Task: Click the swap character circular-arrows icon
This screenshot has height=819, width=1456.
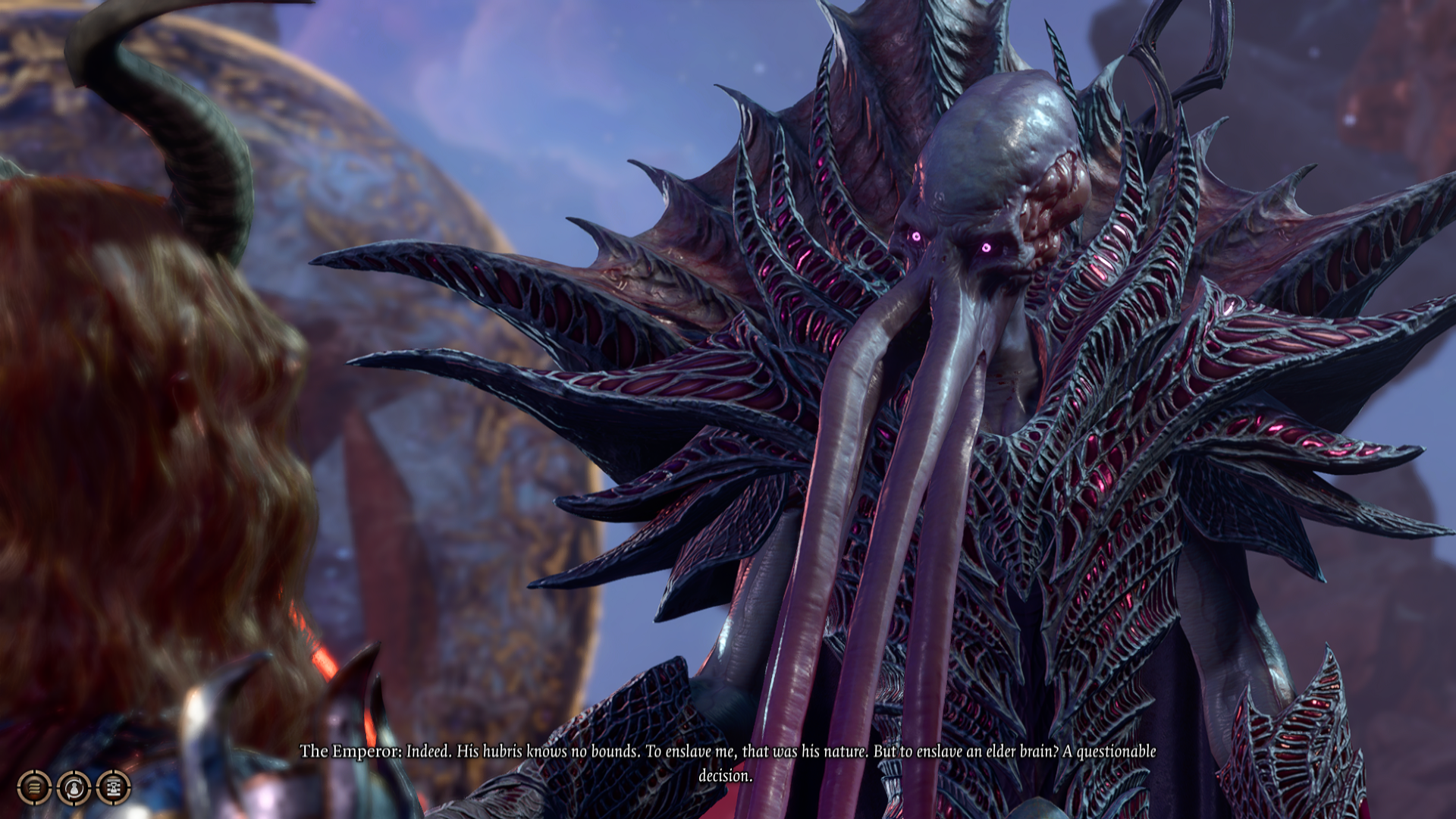Action: [74, 787]
